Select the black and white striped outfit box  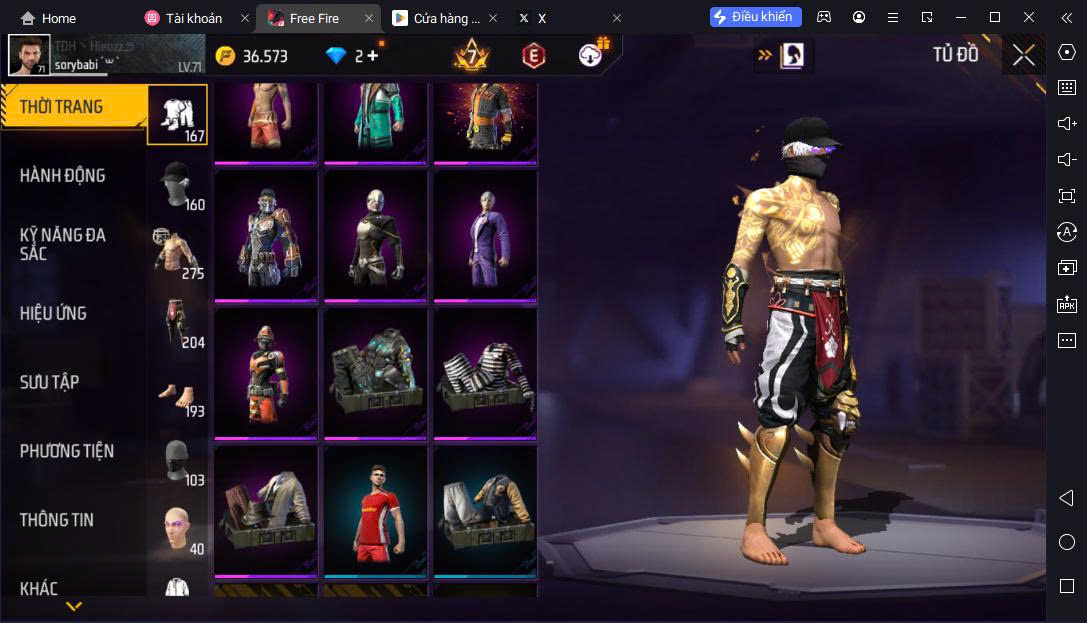click(485, 373)
